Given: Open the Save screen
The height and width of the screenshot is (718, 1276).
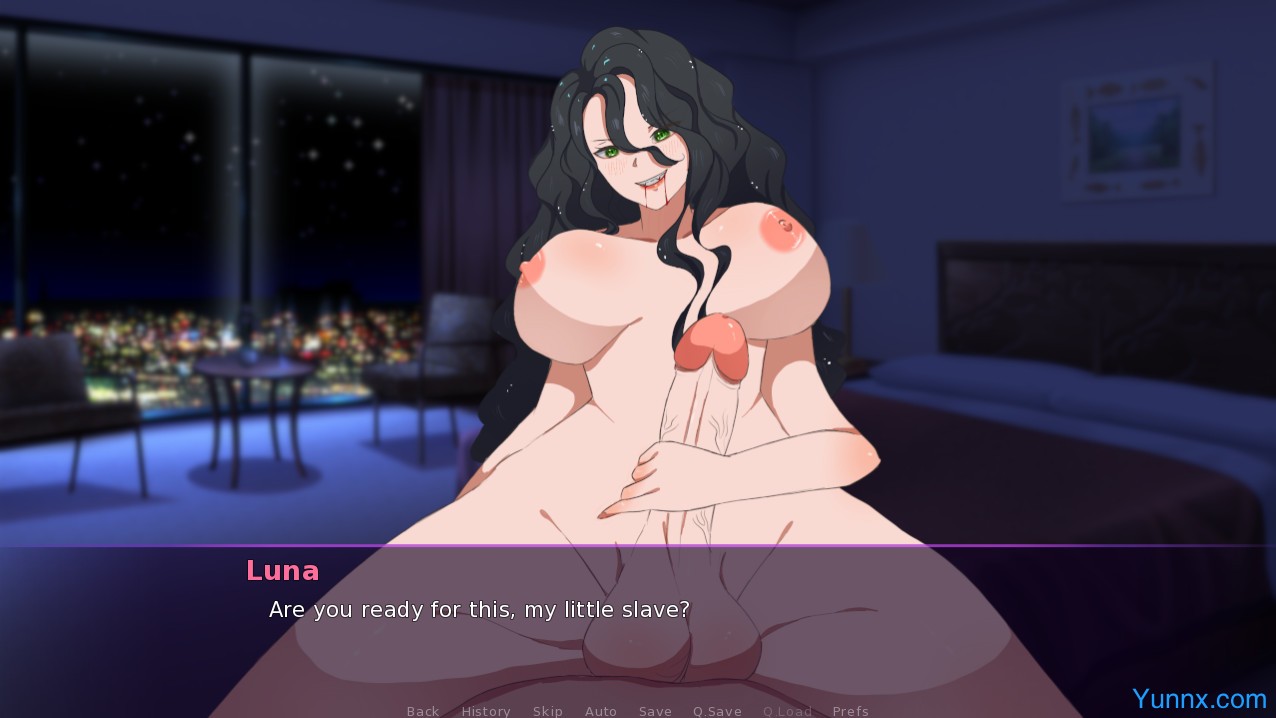Looking at the screenshot, I should [655, 711].
